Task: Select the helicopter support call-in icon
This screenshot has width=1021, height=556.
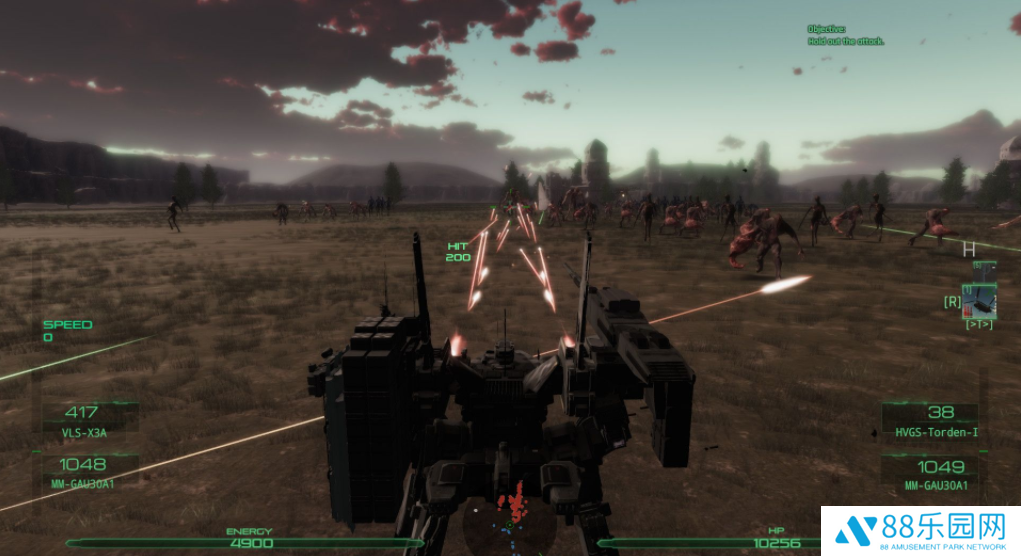Action: tap(979, 300)
